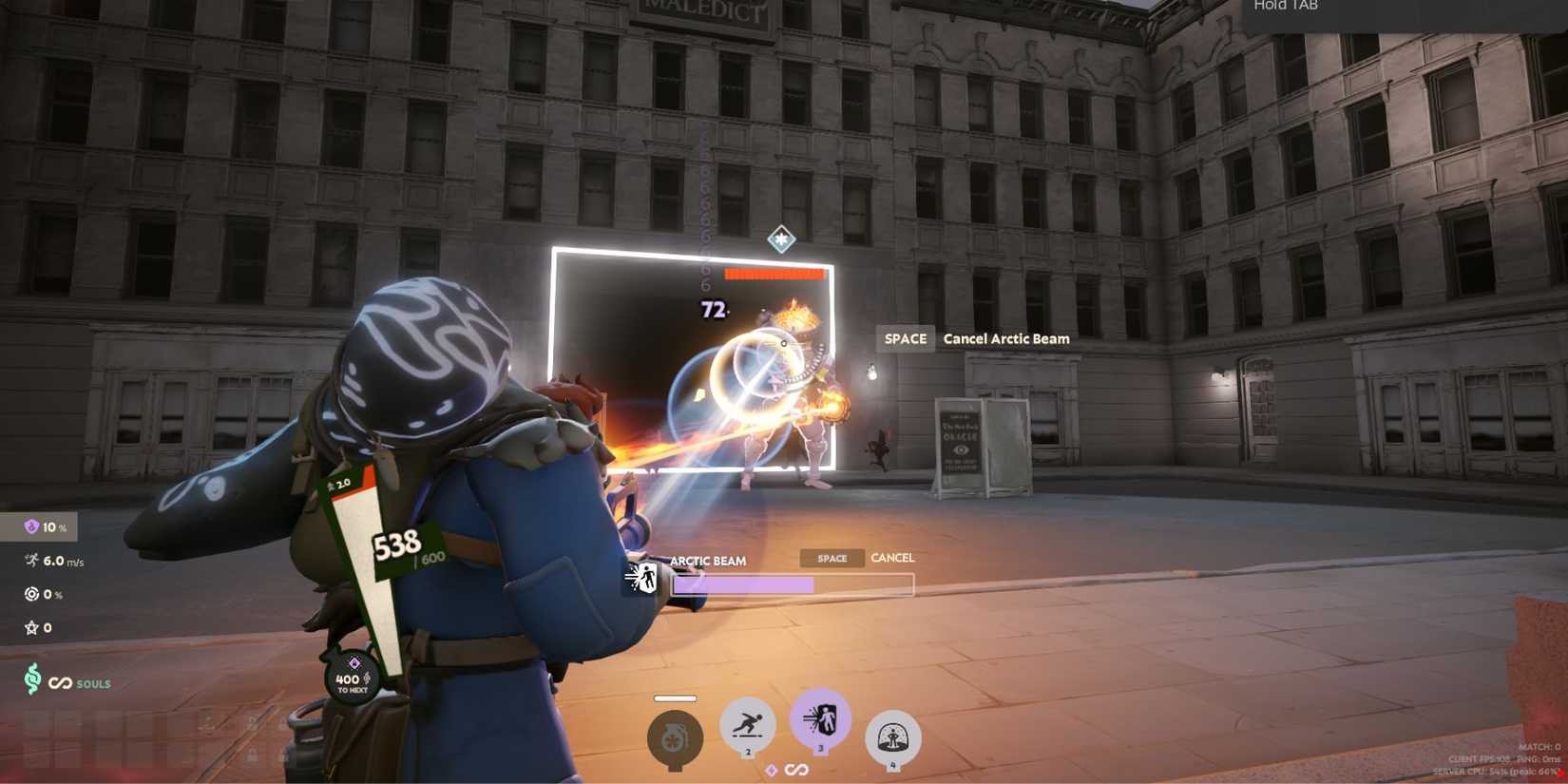Select the snow globe ultimate icon labeled 4
The image size is (1568, 784).
coord(893,732)
